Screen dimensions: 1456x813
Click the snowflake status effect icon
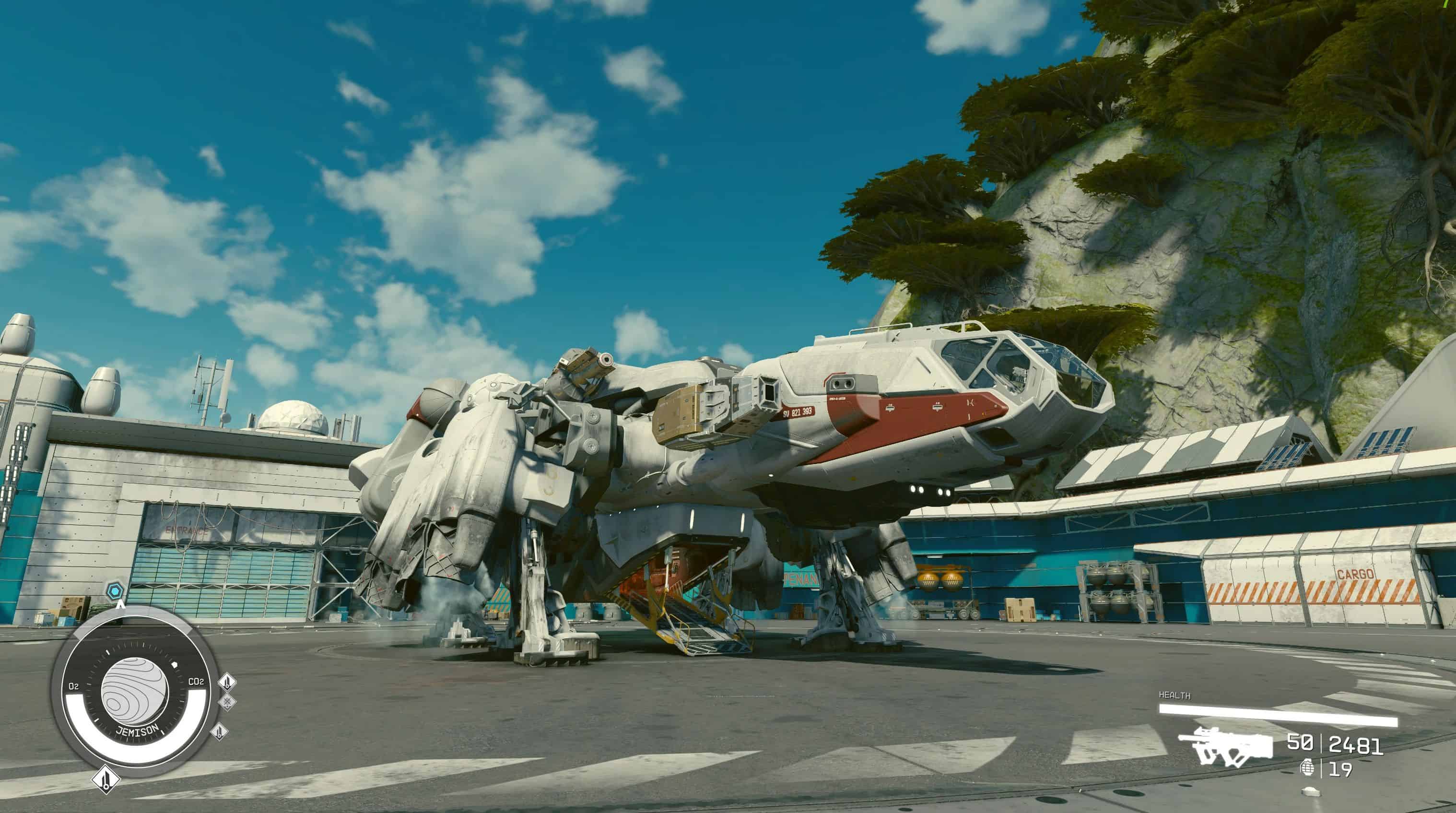click(x=227, y=703)
